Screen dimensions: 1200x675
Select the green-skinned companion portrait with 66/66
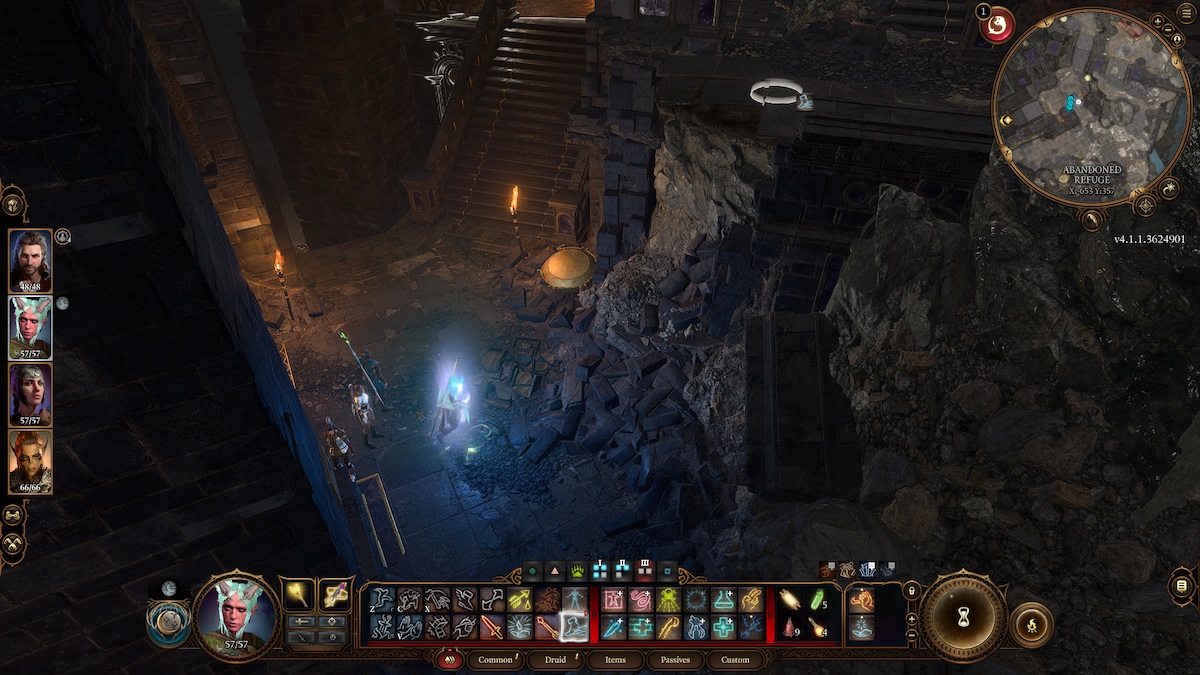[30, 461]
